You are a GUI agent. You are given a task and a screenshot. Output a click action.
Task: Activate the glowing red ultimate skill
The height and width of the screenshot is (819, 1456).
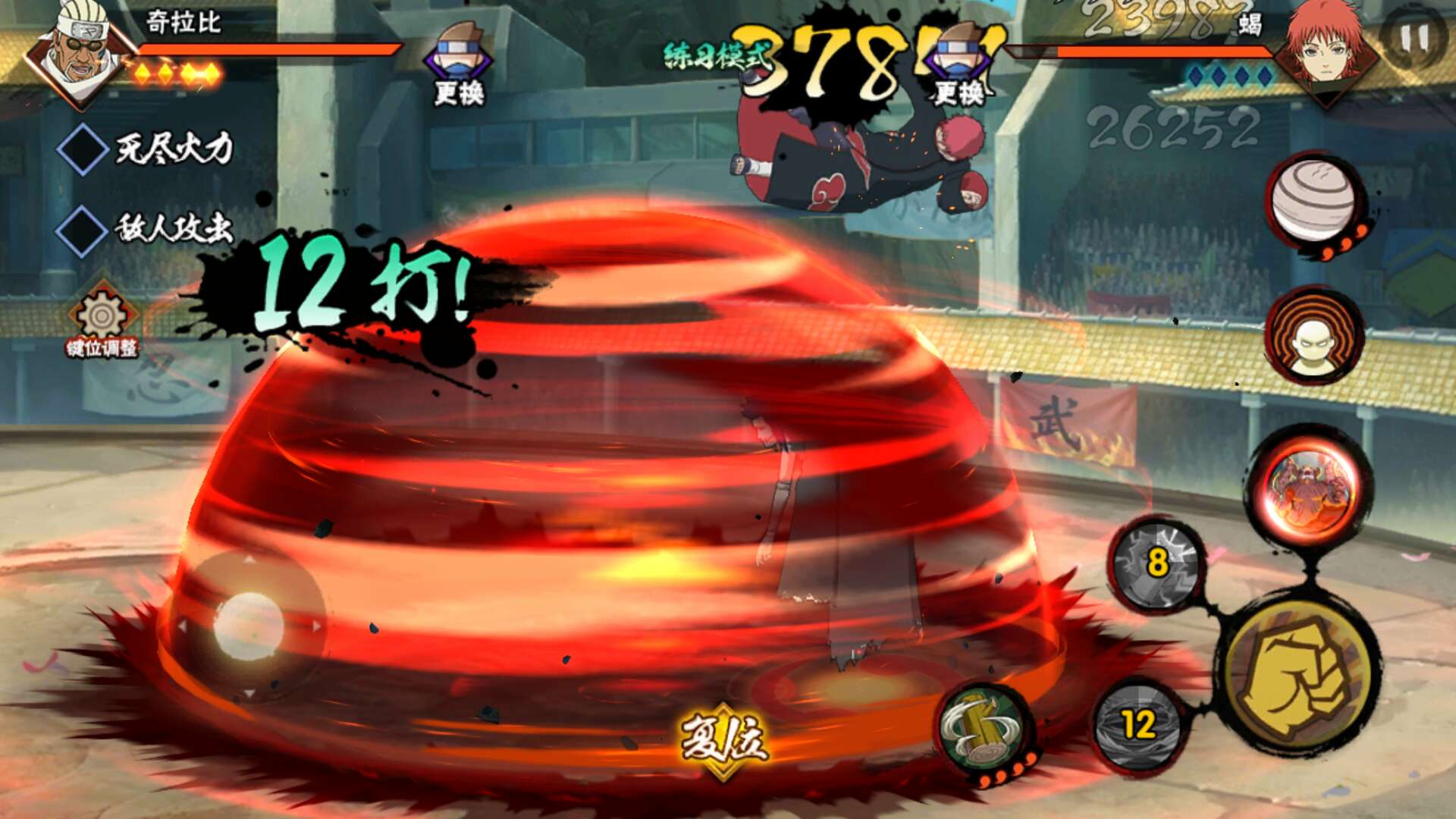pyautogui.click(x=1310, y=486)
